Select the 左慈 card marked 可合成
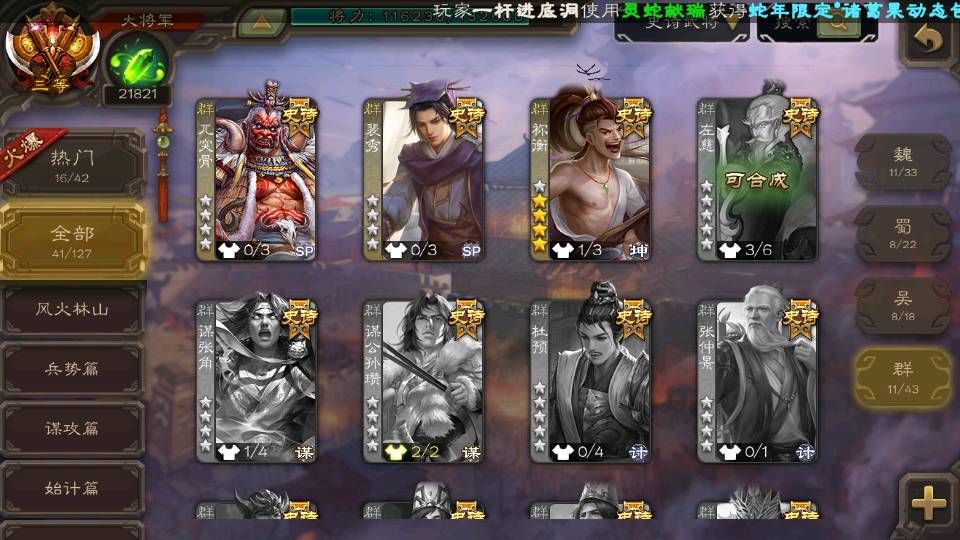This screenshot has height=540, width=960. coord(758,178)
